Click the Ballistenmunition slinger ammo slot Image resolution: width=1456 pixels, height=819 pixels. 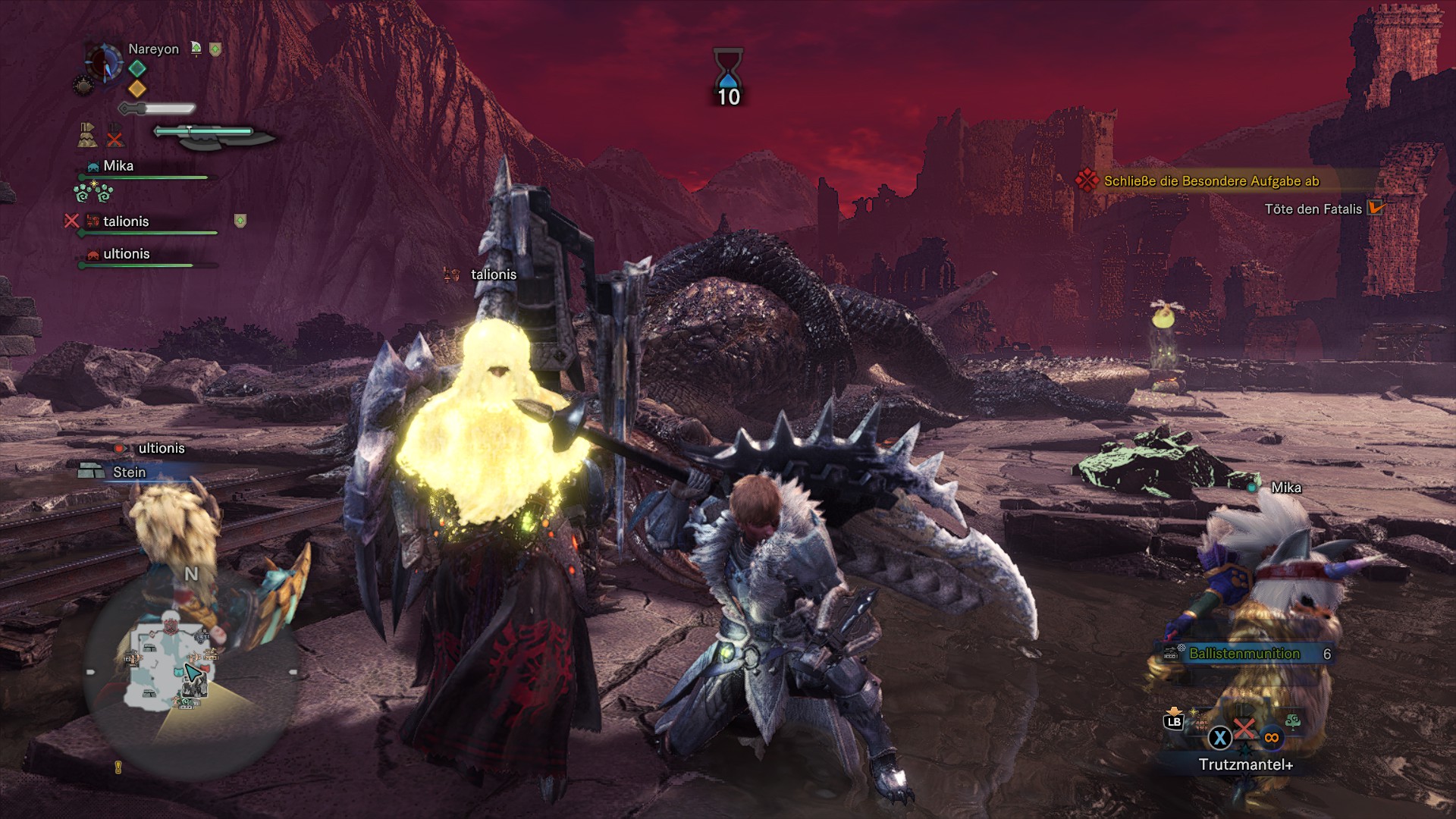[x=1244, y=654]
